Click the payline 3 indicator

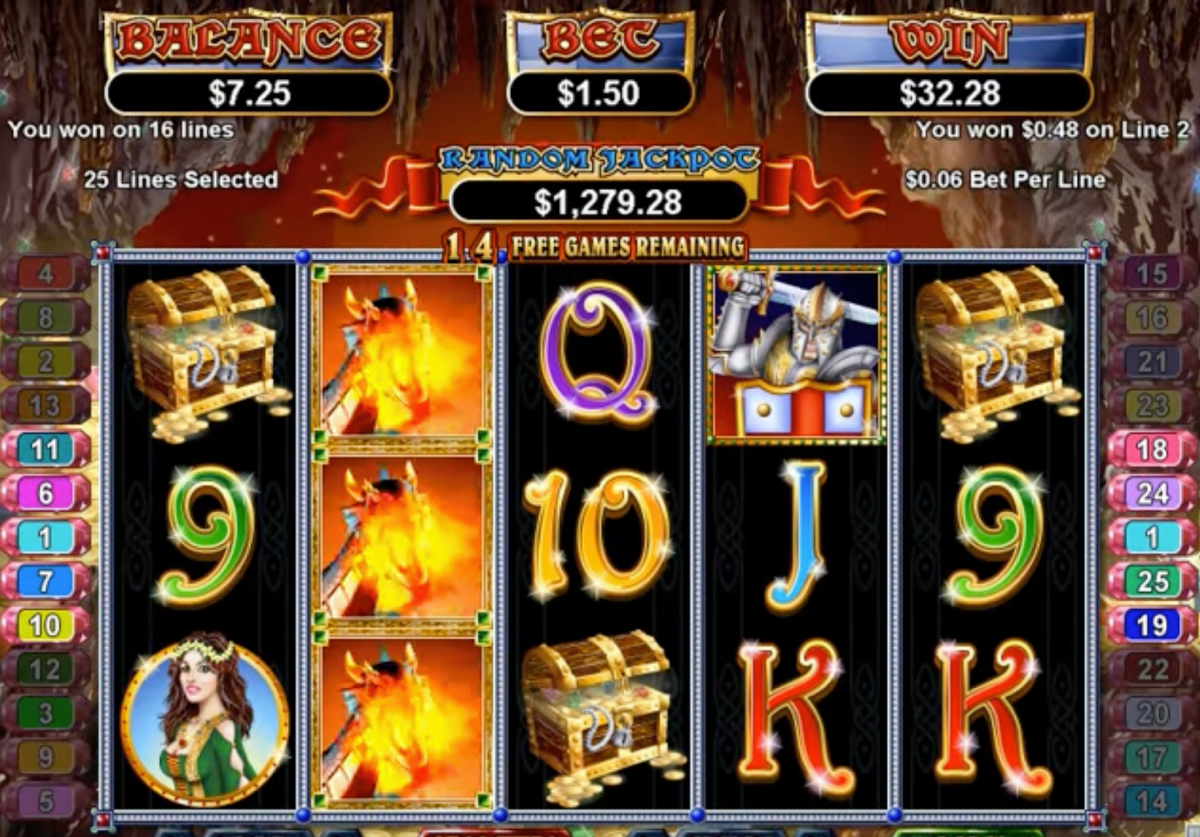pyautogui.click(x=46, y=713)
